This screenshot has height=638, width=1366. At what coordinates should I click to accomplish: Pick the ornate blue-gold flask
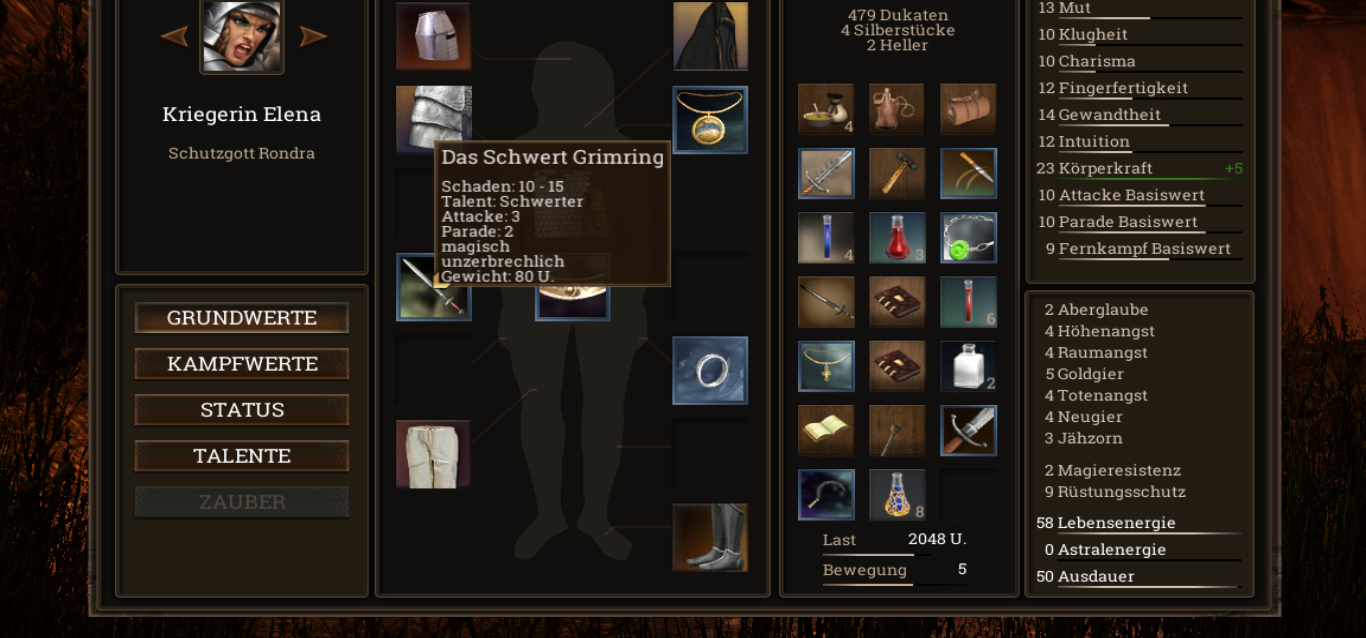[x=897, y=494]
